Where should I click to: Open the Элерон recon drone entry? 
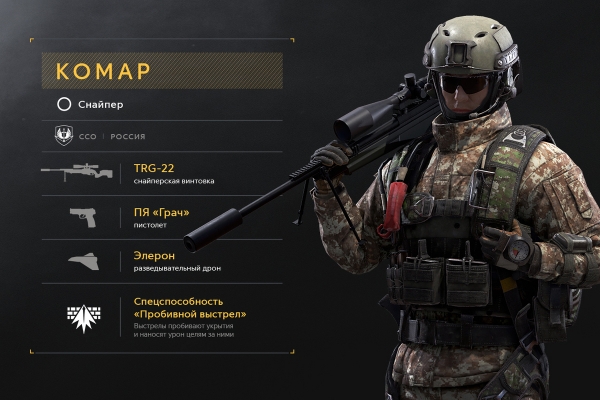click(x=160, y=261)
